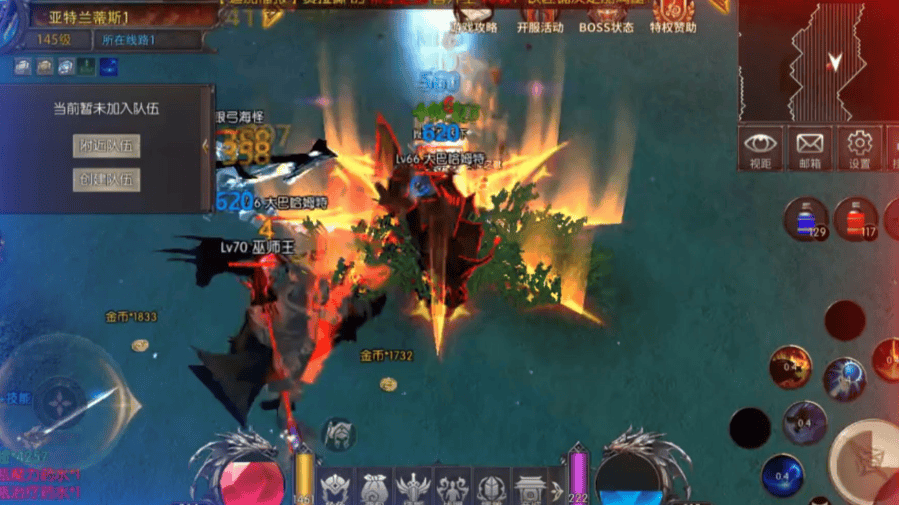The image size is (899, 505).
Task: Click the 创建队伍 create team button
Action: (x=105, y=180)
